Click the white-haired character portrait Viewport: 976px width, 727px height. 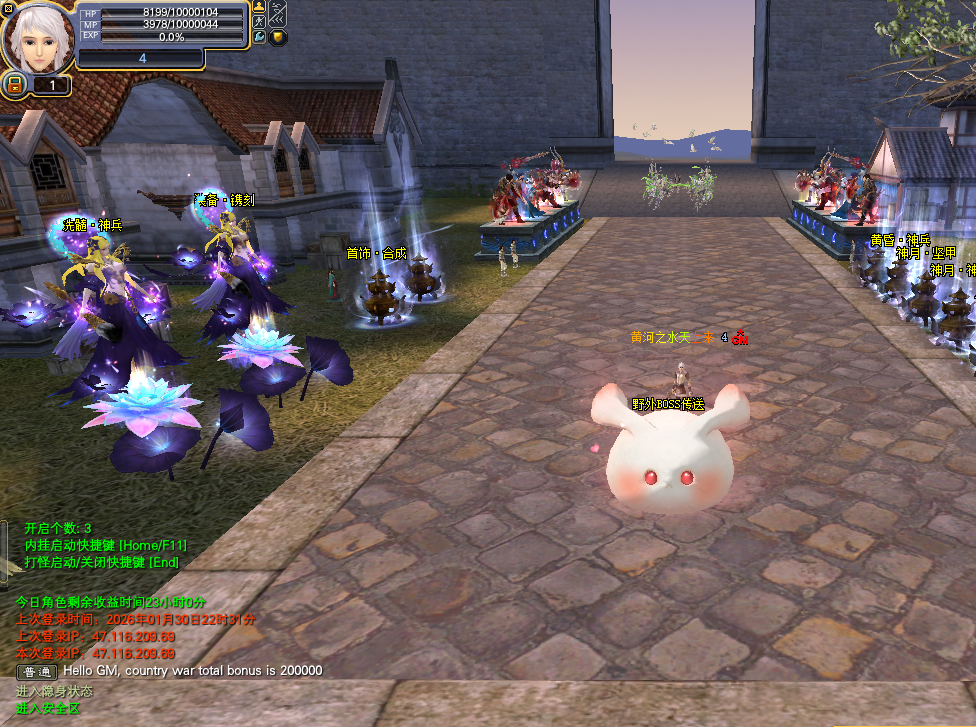tap(37, 38)
